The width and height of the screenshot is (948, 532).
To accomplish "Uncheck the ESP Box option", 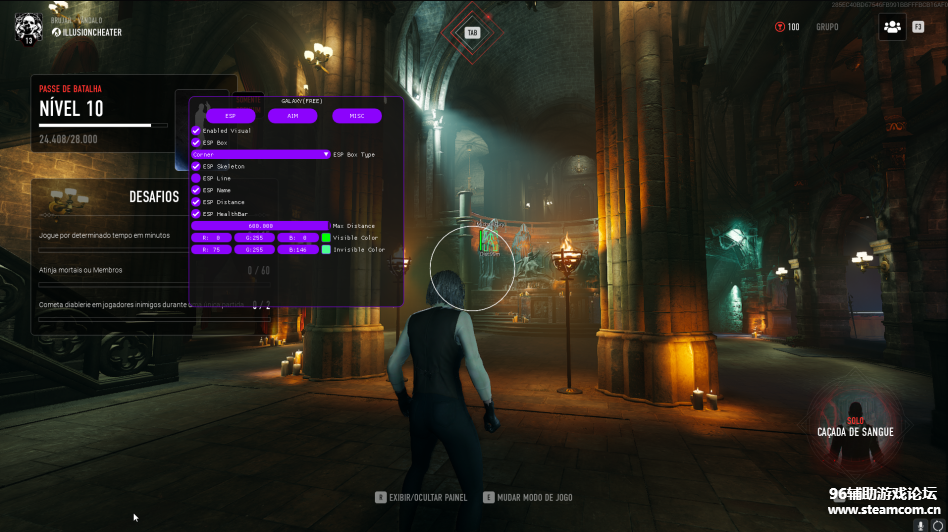I will click(x=196, y=143).
